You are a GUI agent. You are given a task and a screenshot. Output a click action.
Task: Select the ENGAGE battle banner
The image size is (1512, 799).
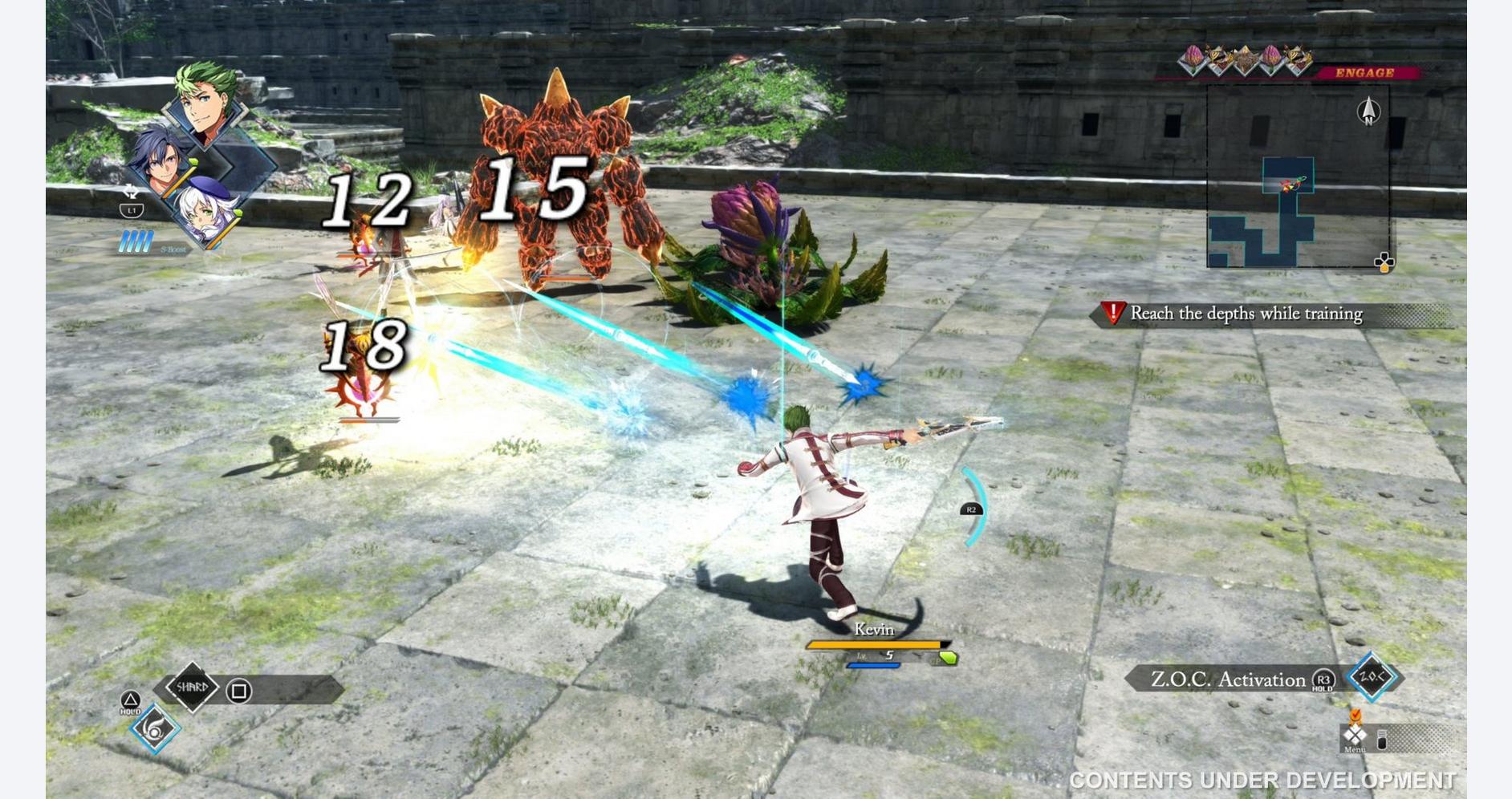point(1364,73)
